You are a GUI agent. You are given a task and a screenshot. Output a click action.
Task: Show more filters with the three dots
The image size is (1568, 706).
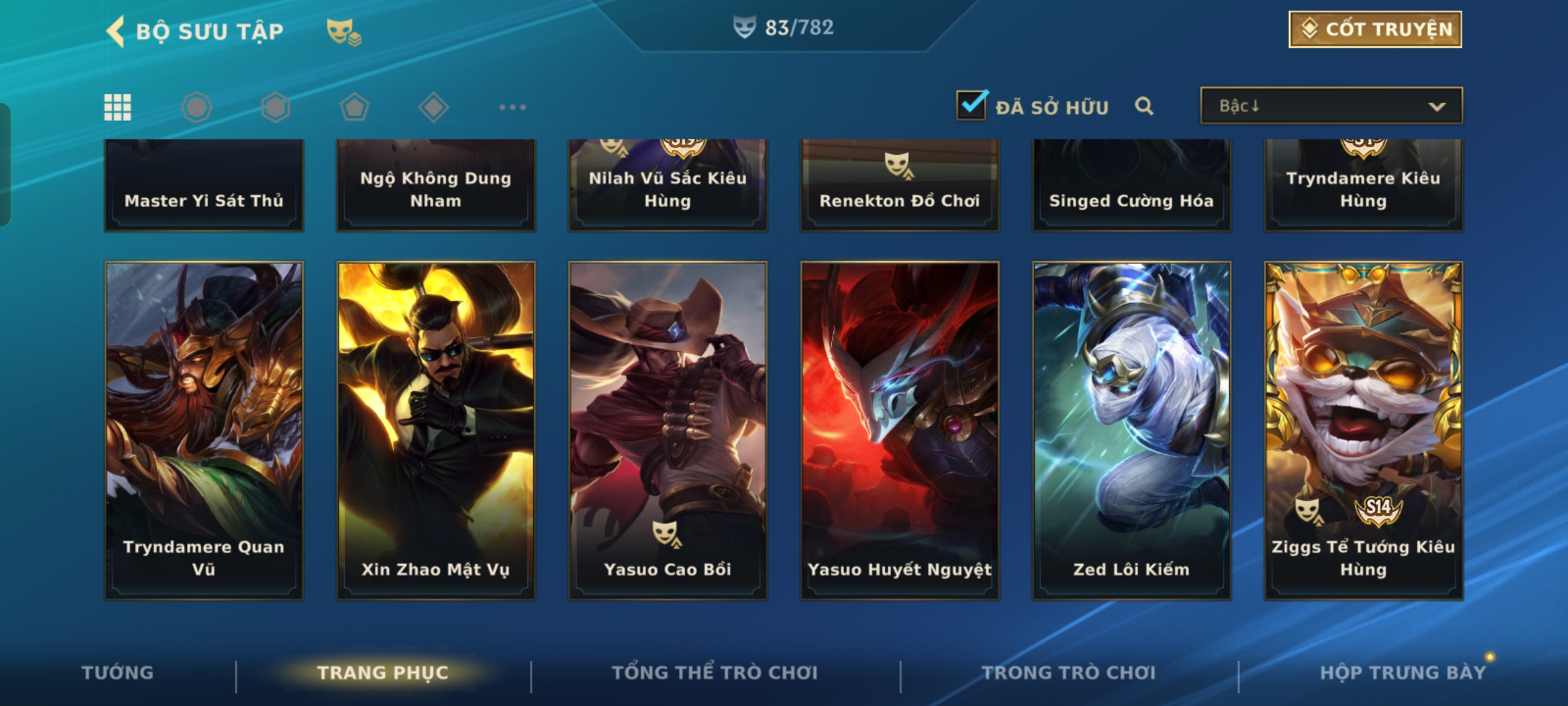pos(512,107)
